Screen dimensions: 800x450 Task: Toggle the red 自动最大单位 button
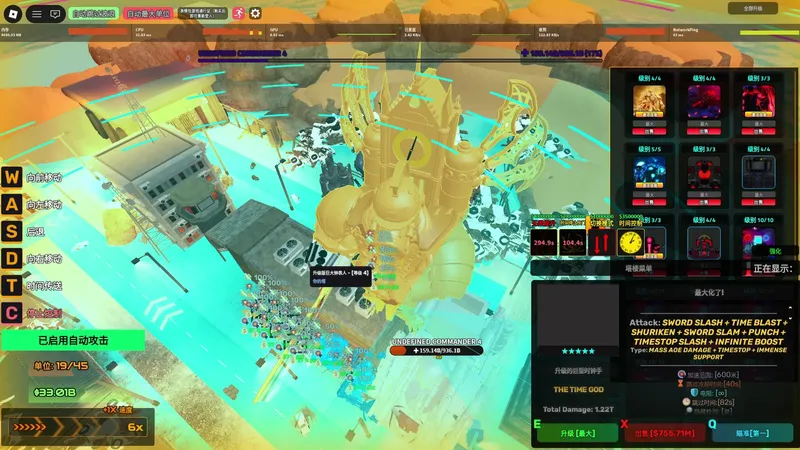(150, 14)
